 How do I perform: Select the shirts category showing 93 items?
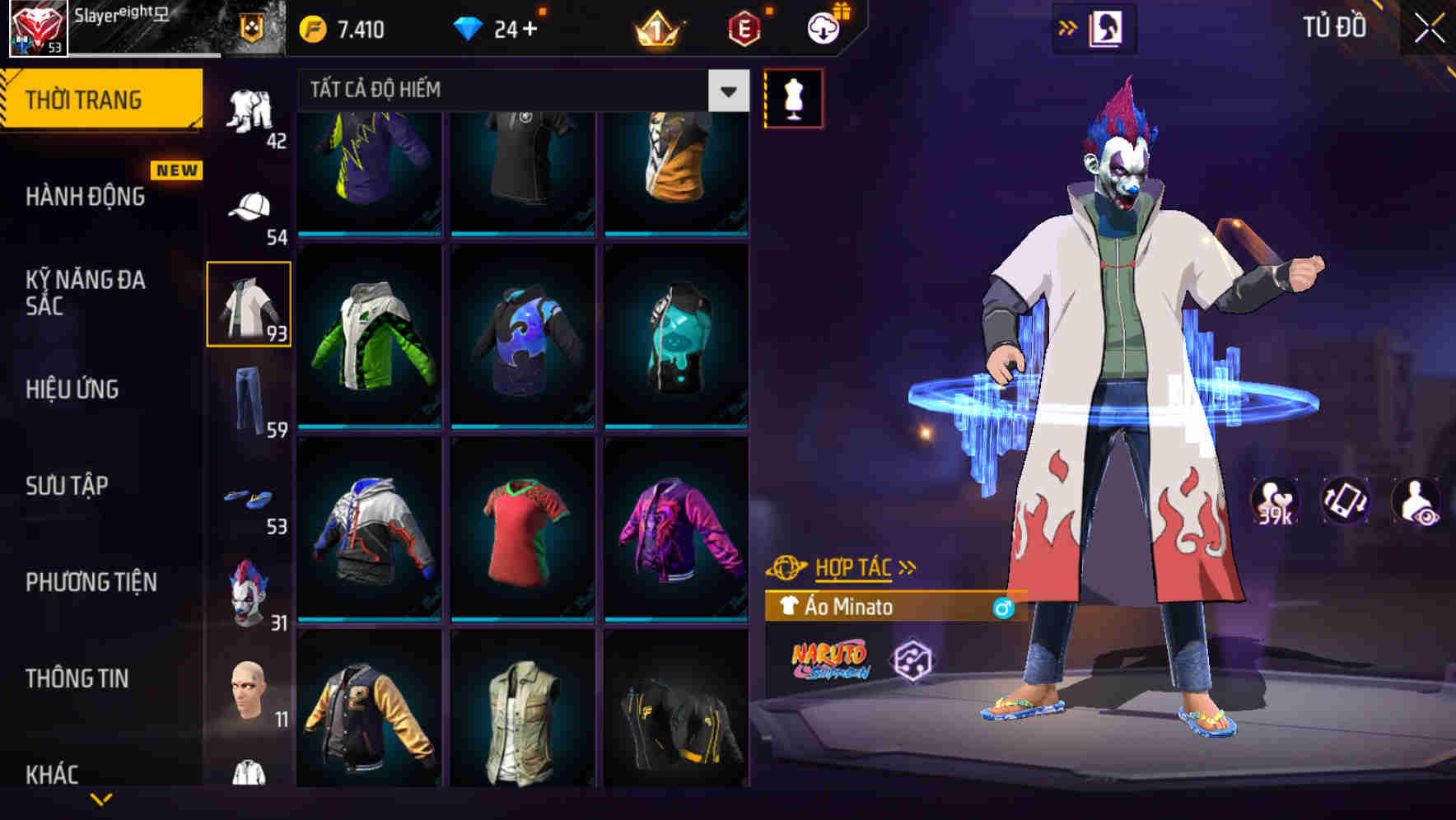(x=250, y=303)
